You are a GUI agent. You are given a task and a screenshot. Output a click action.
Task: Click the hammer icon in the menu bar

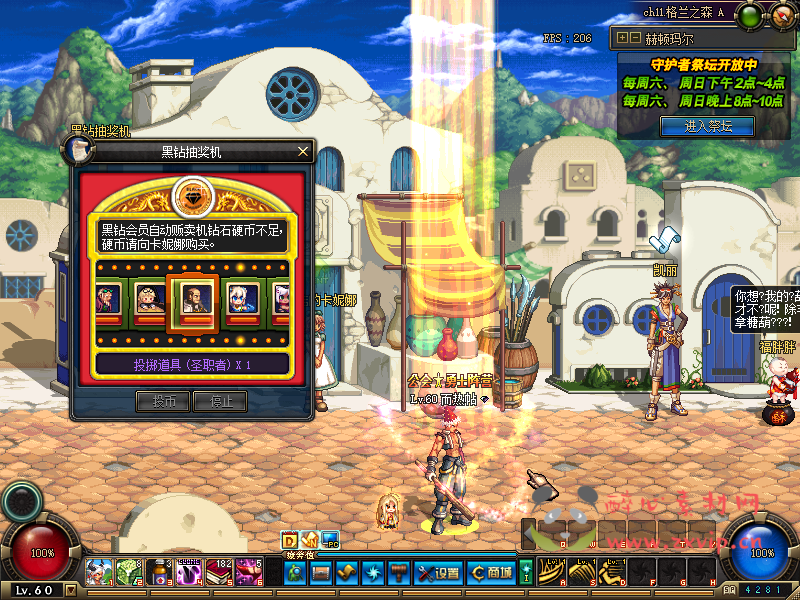398,573
